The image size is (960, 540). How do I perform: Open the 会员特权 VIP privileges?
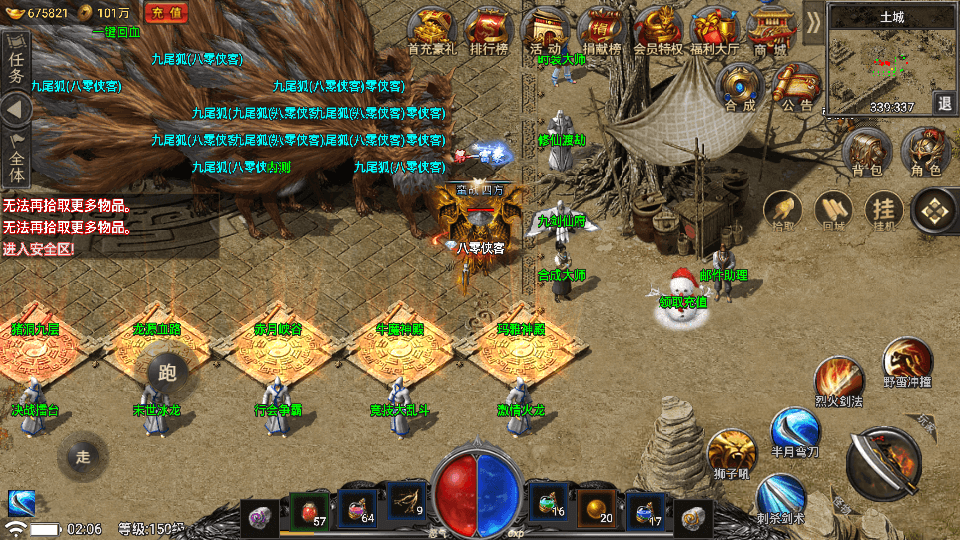pos(657,30)
